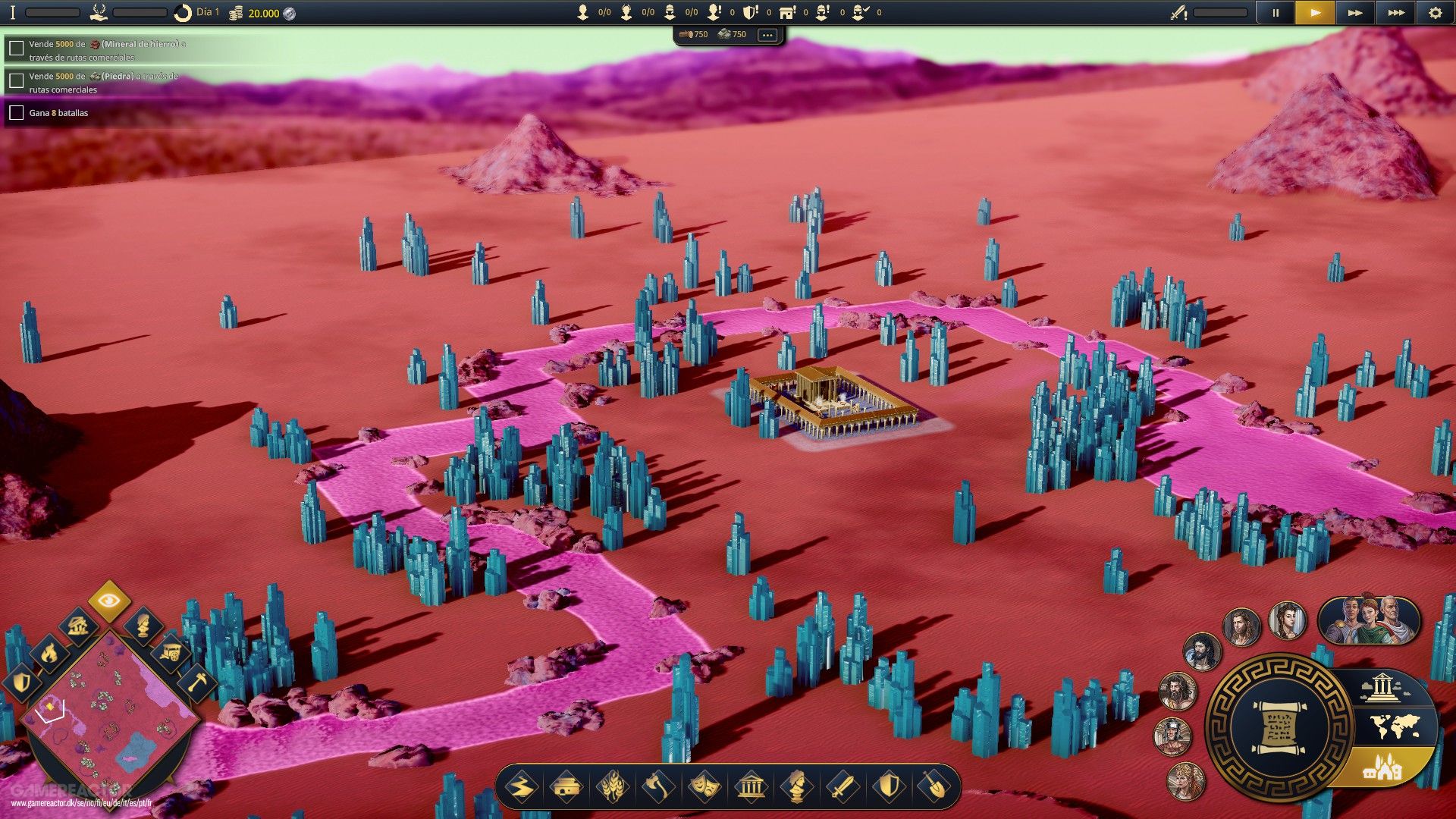Image resolution: width=1456 pixels, height=819 pixels.
Task: Check the 'Gana 8 batallas' quest checkbox
Action: click(16, 112)
